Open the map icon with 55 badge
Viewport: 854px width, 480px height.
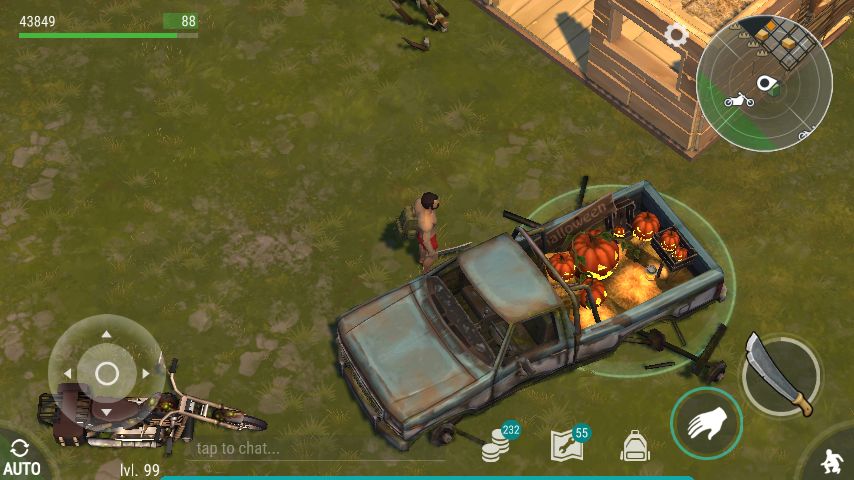pos(567,445)
